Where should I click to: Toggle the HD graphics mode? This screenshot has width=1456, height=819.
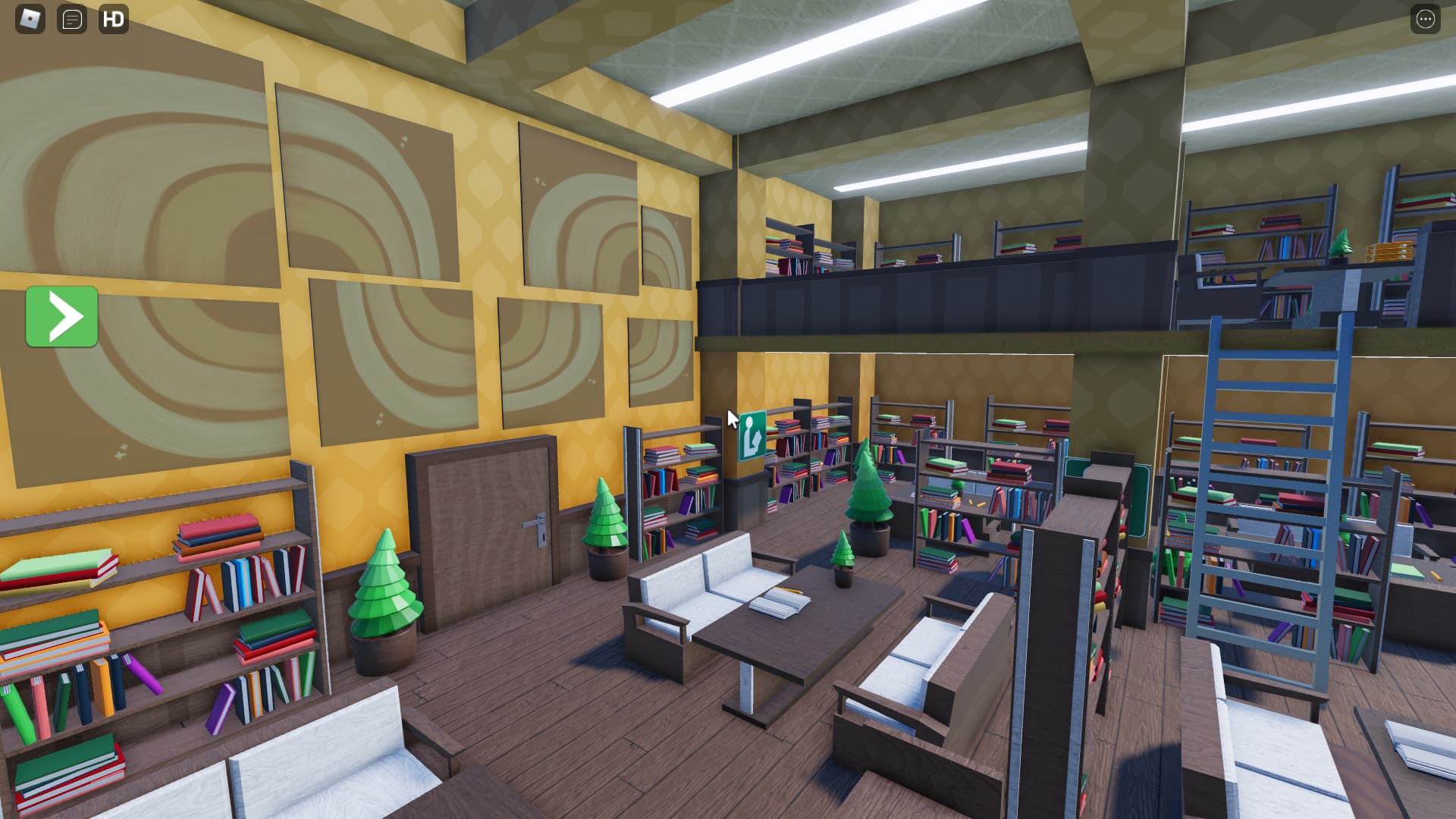(x=114, y=20)
